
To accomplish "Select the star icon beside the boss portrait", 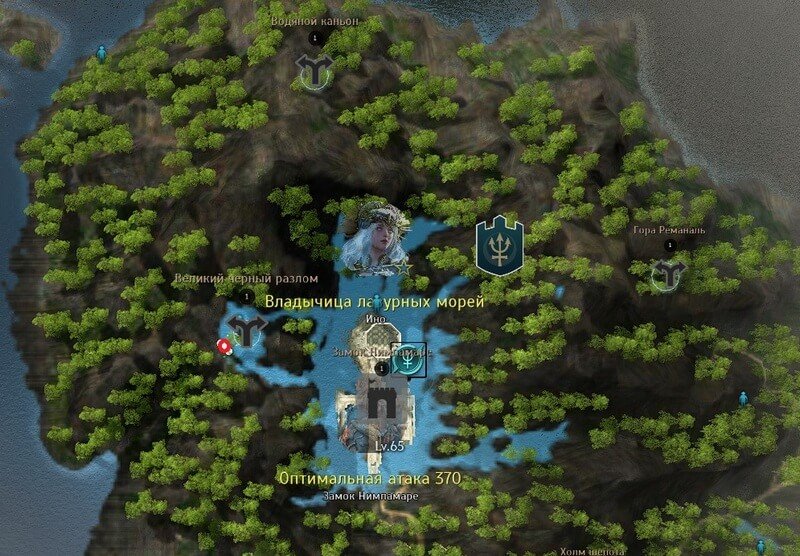I will pos(402,268).
